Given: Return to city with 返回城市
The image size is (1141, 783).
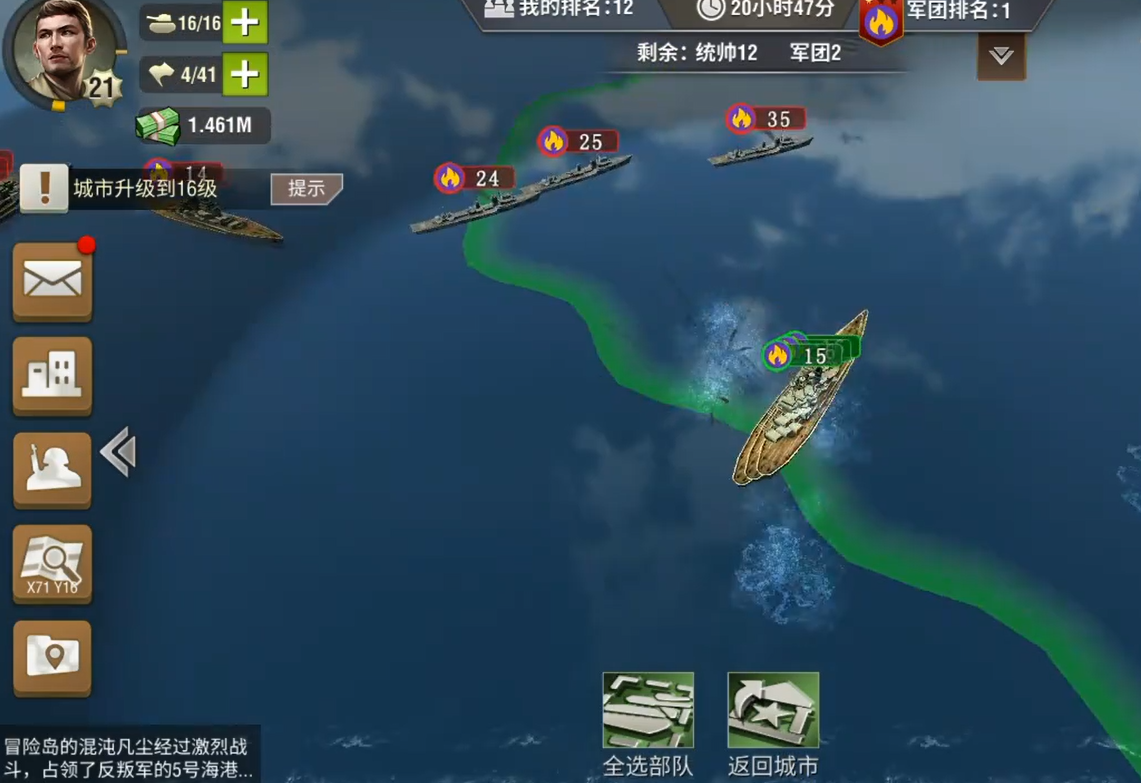Looking at the screenshot, I should point(773,711).
